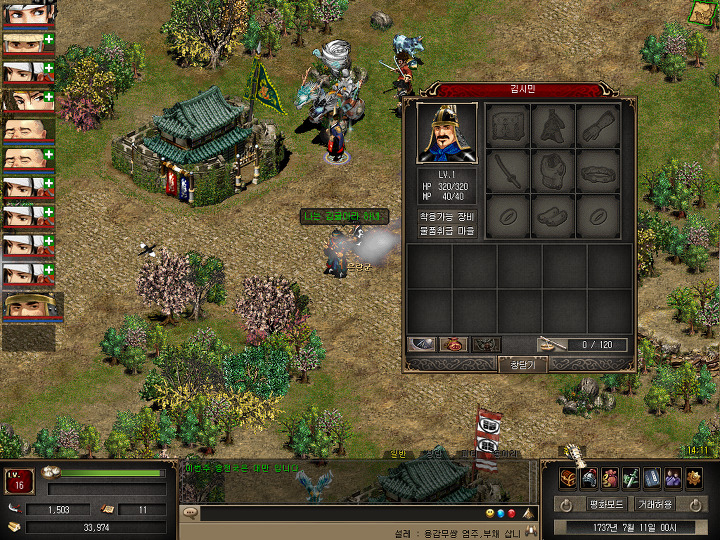720x540 pixels.
Task: Close the inventory with the 창닫기 button
Action: [522, 365]
